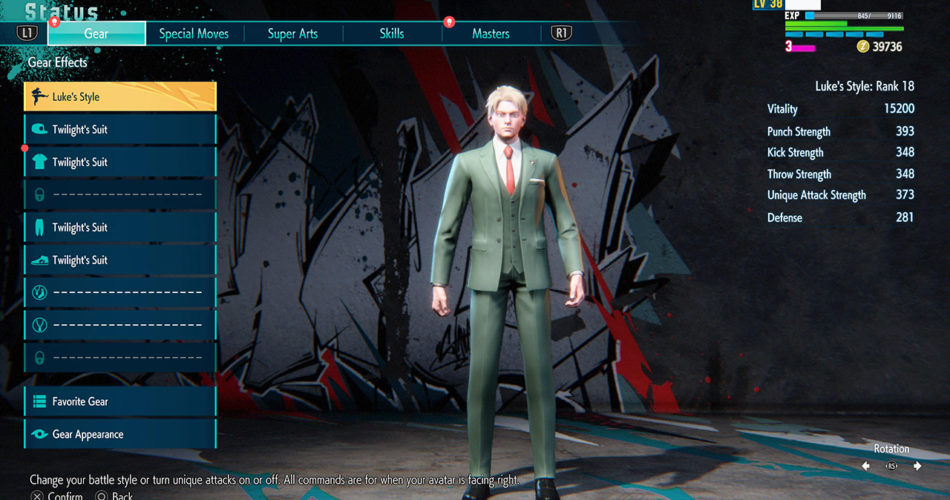Rotate avatar with the right rotation arrow
Screen dimensions: 950x500
(x=917, y=466)
